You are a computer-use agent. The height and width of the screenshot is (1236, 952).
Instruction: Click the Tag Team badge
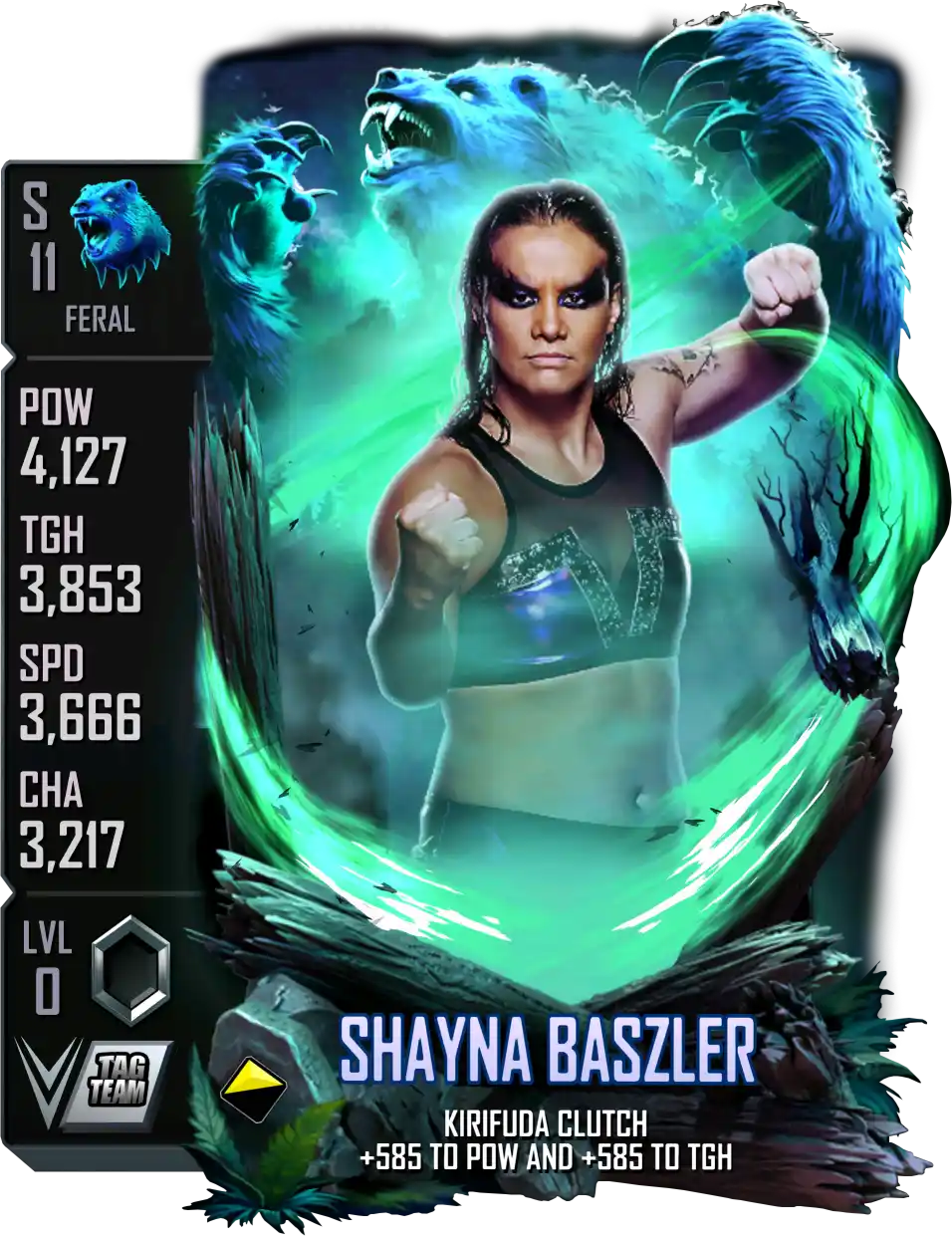pyautogui.click(x=119, y=1079)
